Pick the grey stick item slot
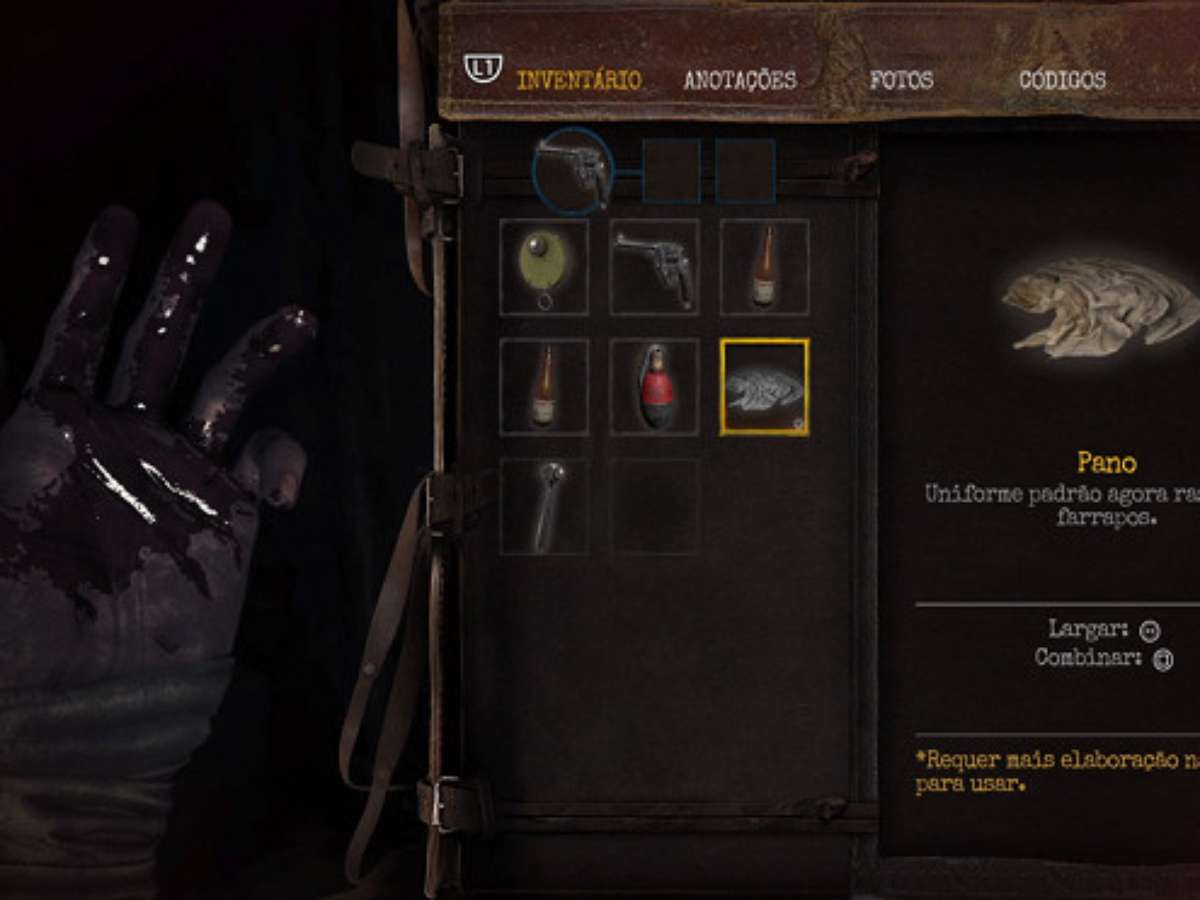 tap(544, 506)
